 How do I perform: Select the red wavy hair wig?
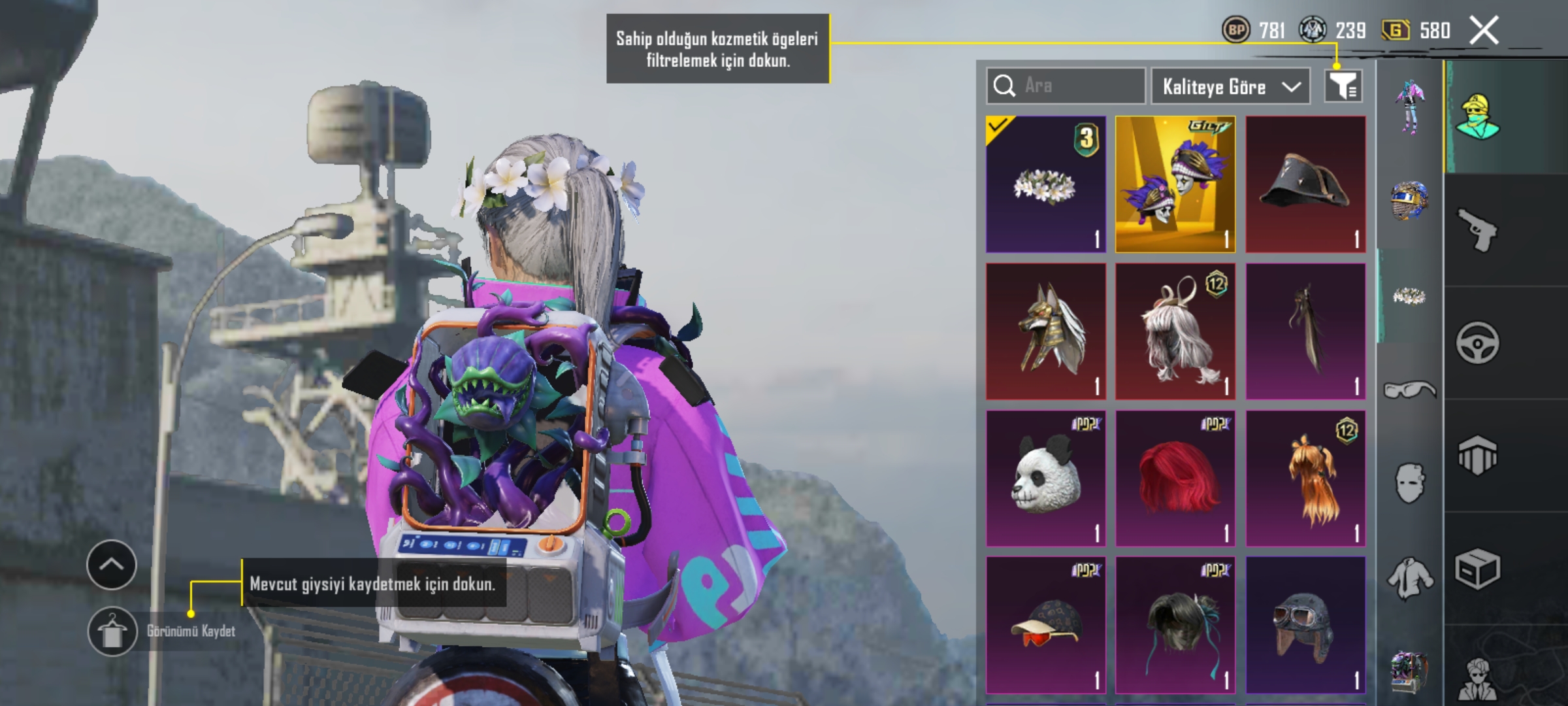point(1175,479)
